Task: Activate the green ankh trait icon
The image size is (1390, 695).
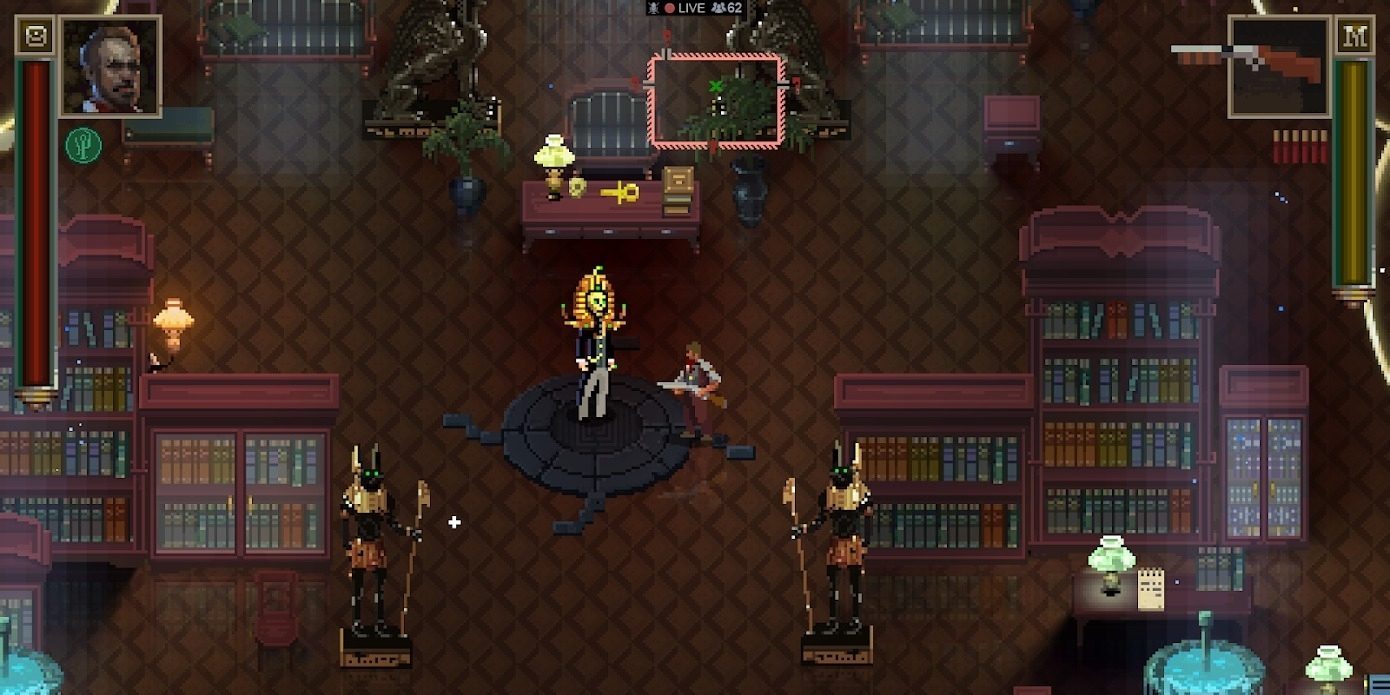Action: (x=83, y=146)
